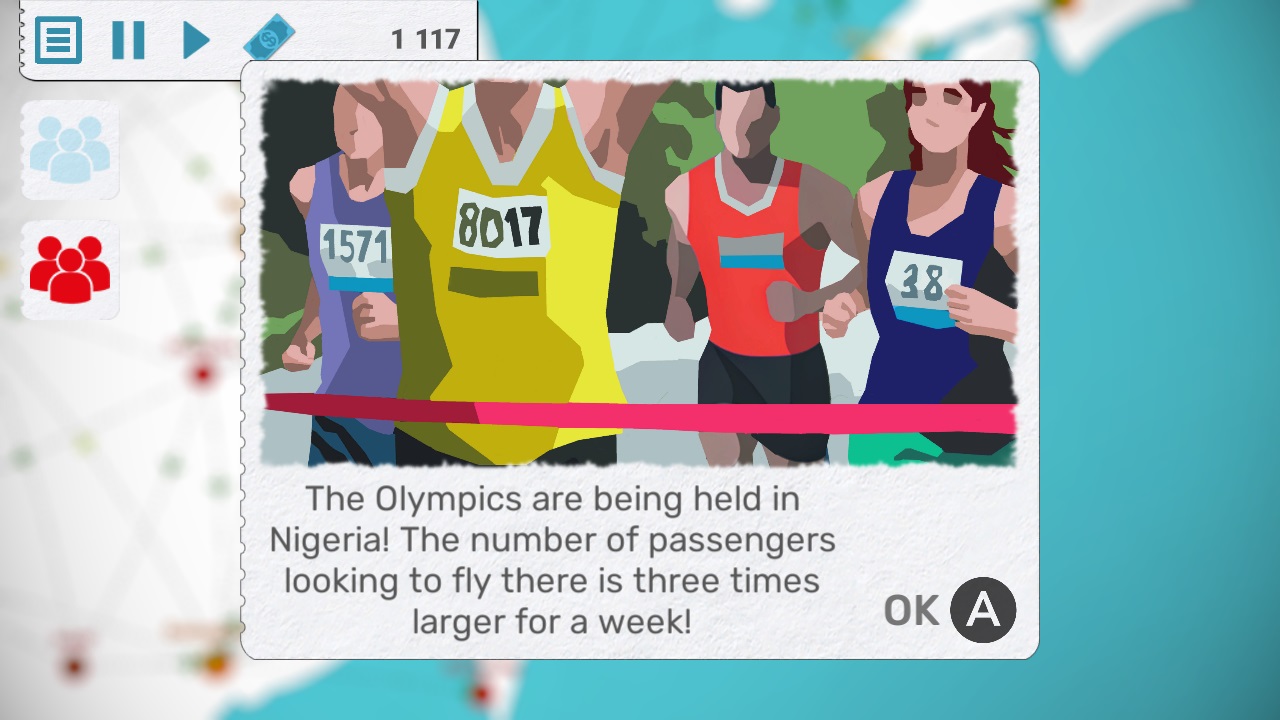1280x720 pixels.
Task: Pause the game simulation
Action: (x=130, y=42)
